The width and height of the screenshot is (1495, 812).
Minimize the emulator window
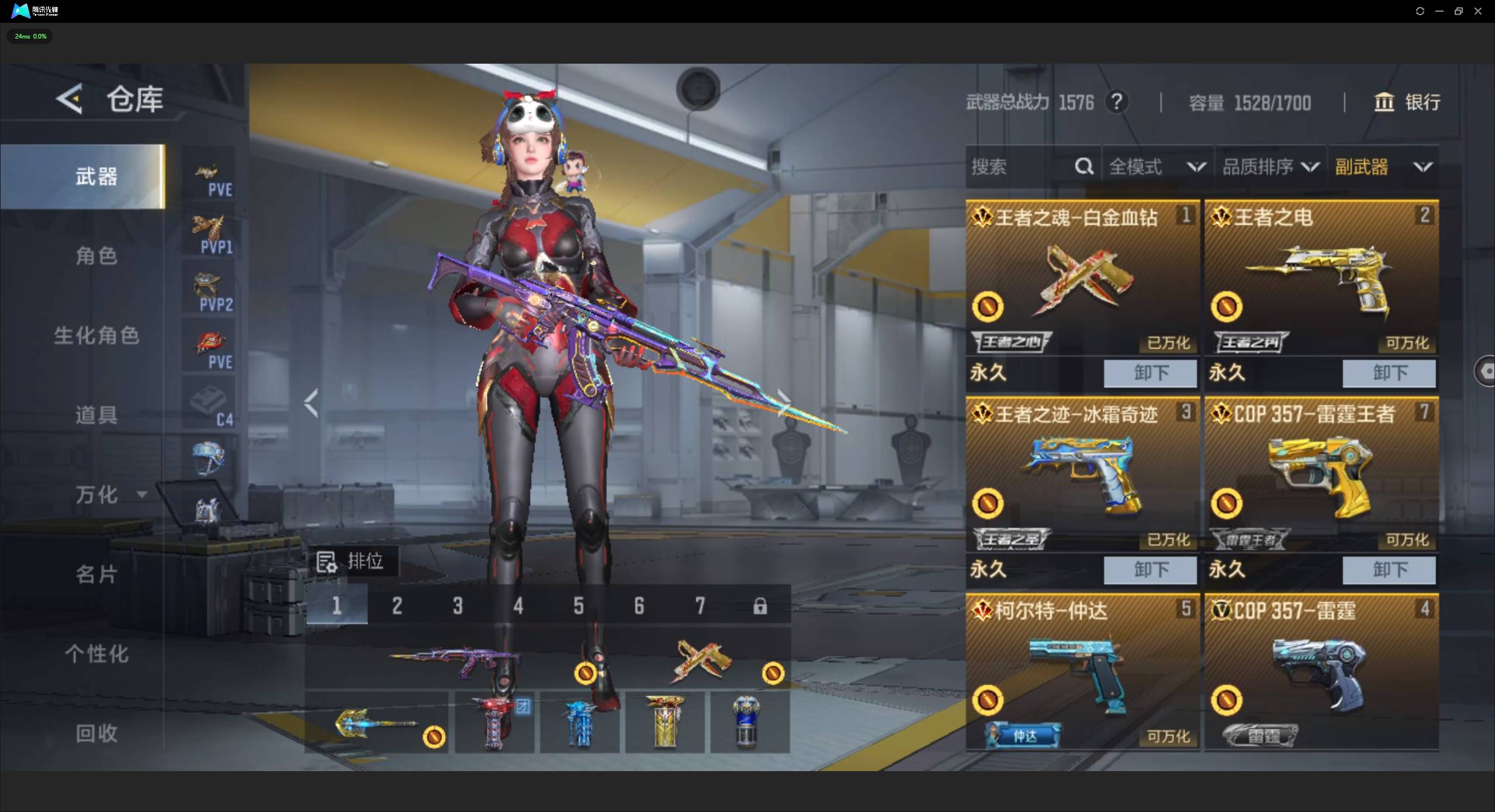pos(1439,11)
